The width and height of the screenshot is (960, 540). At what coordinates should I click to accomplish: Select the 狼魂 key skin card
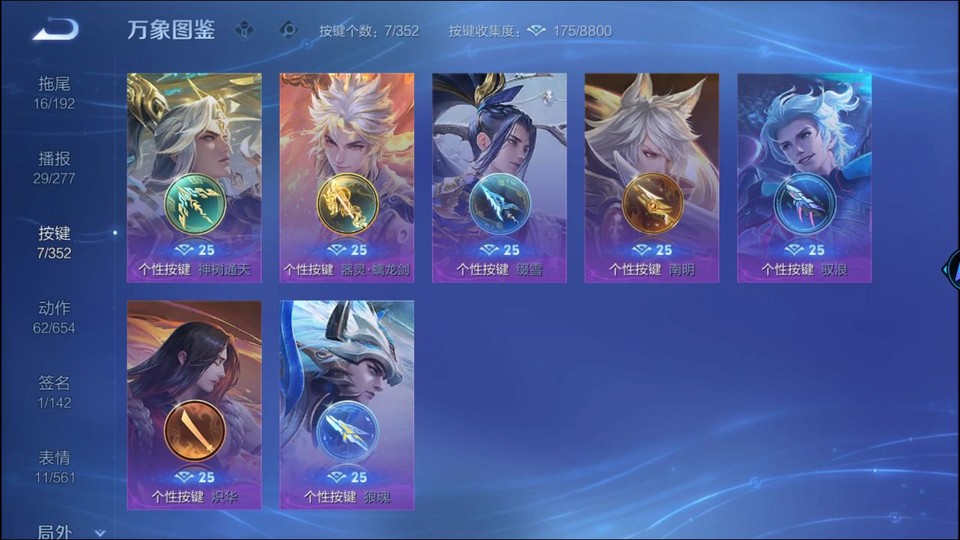347,405
